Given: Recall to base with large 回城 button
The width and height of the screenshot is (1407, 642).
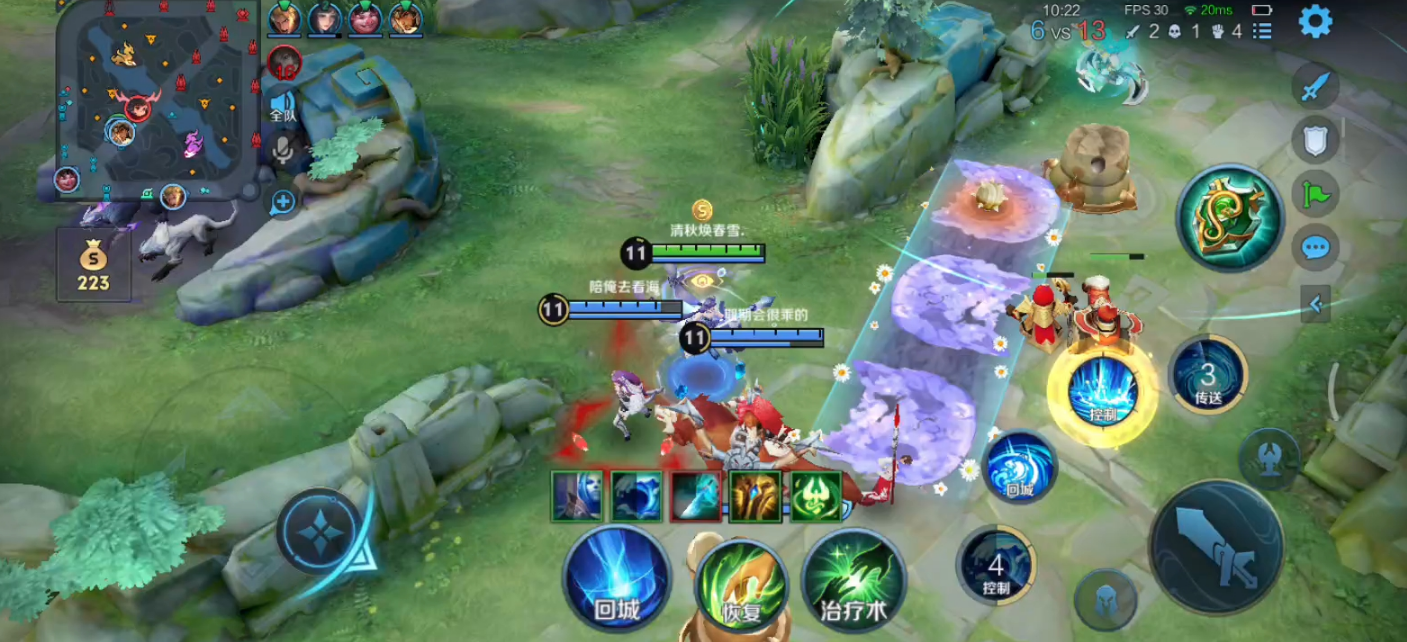Looking at the screenshot, I should pyautogui.click(x=616, y=577).
